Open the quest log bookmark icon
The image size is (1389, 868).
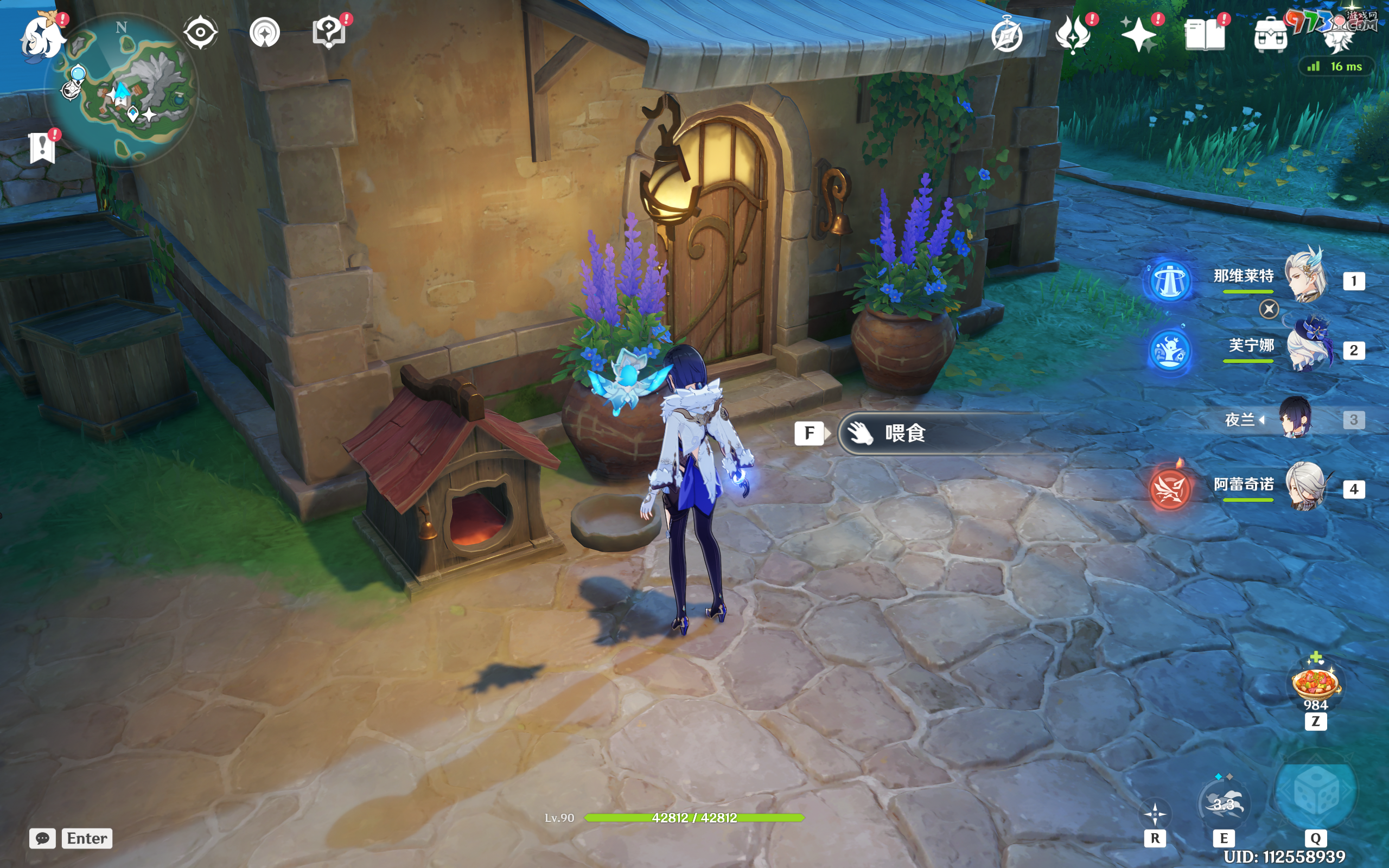[42, 148]
